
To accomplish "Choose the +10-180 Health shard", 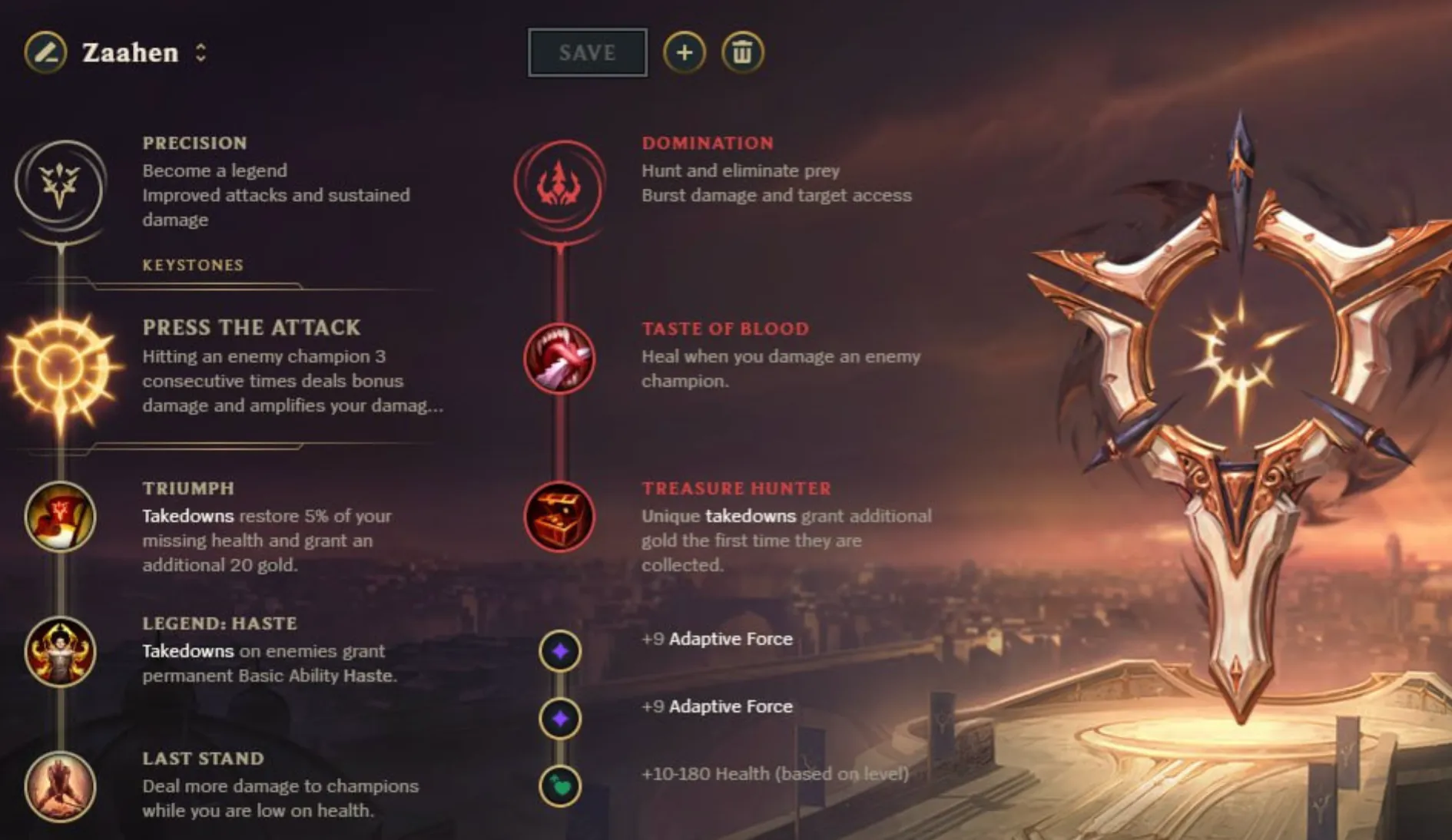I will 559,786.
